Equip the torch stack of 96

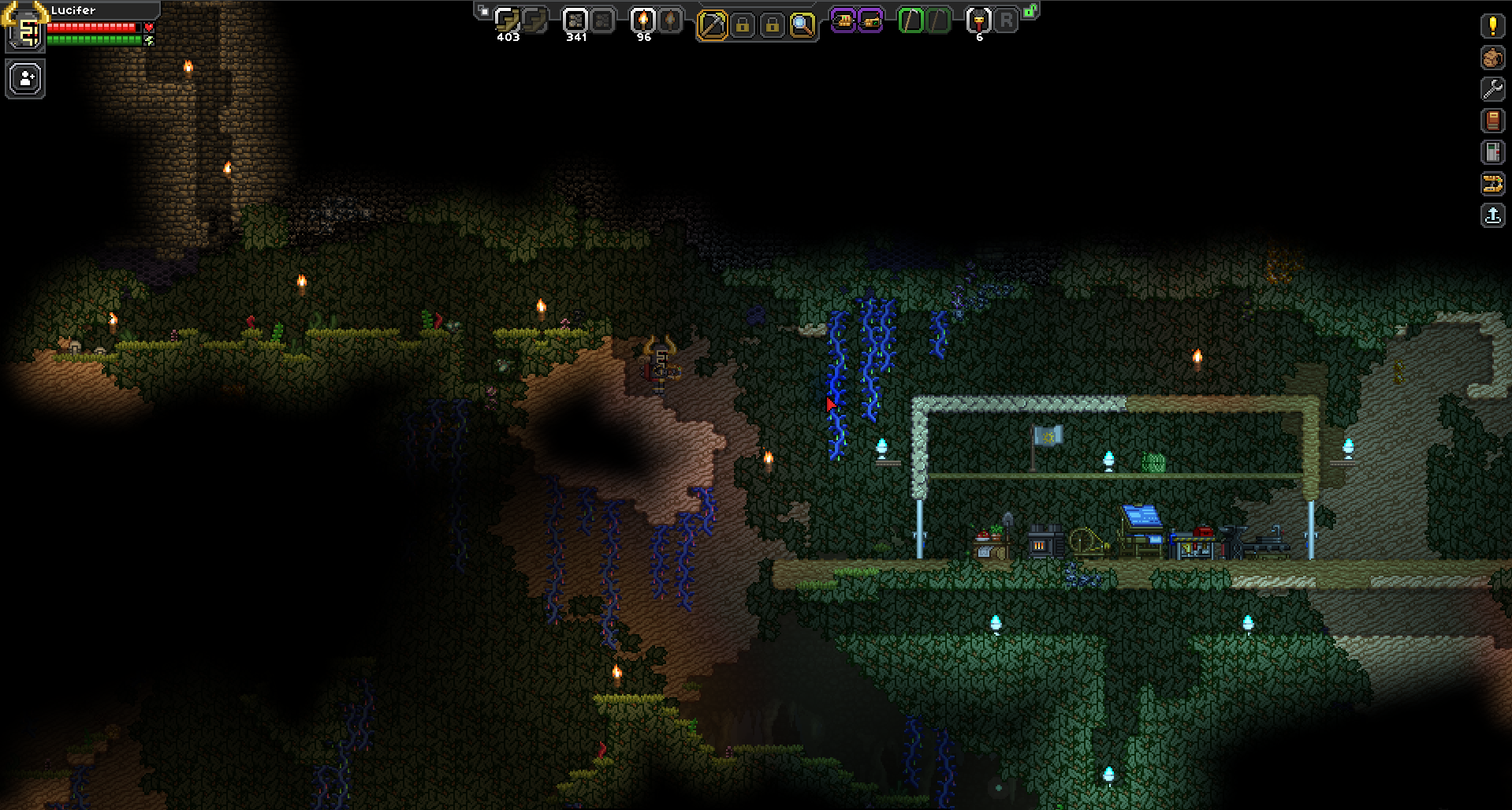click(643, 21)
